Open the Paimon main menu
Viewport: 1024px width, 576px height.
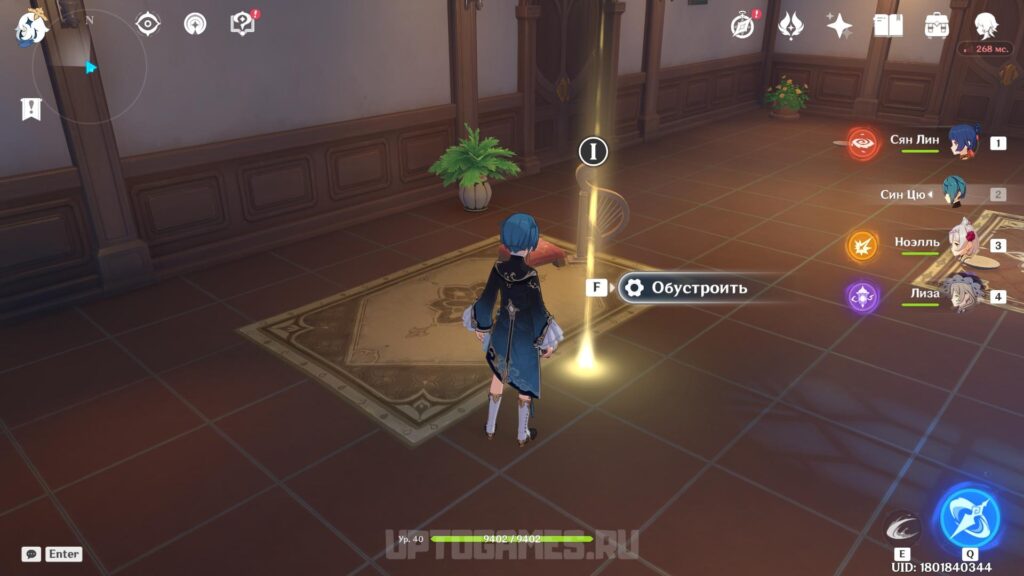pos(31,27)
